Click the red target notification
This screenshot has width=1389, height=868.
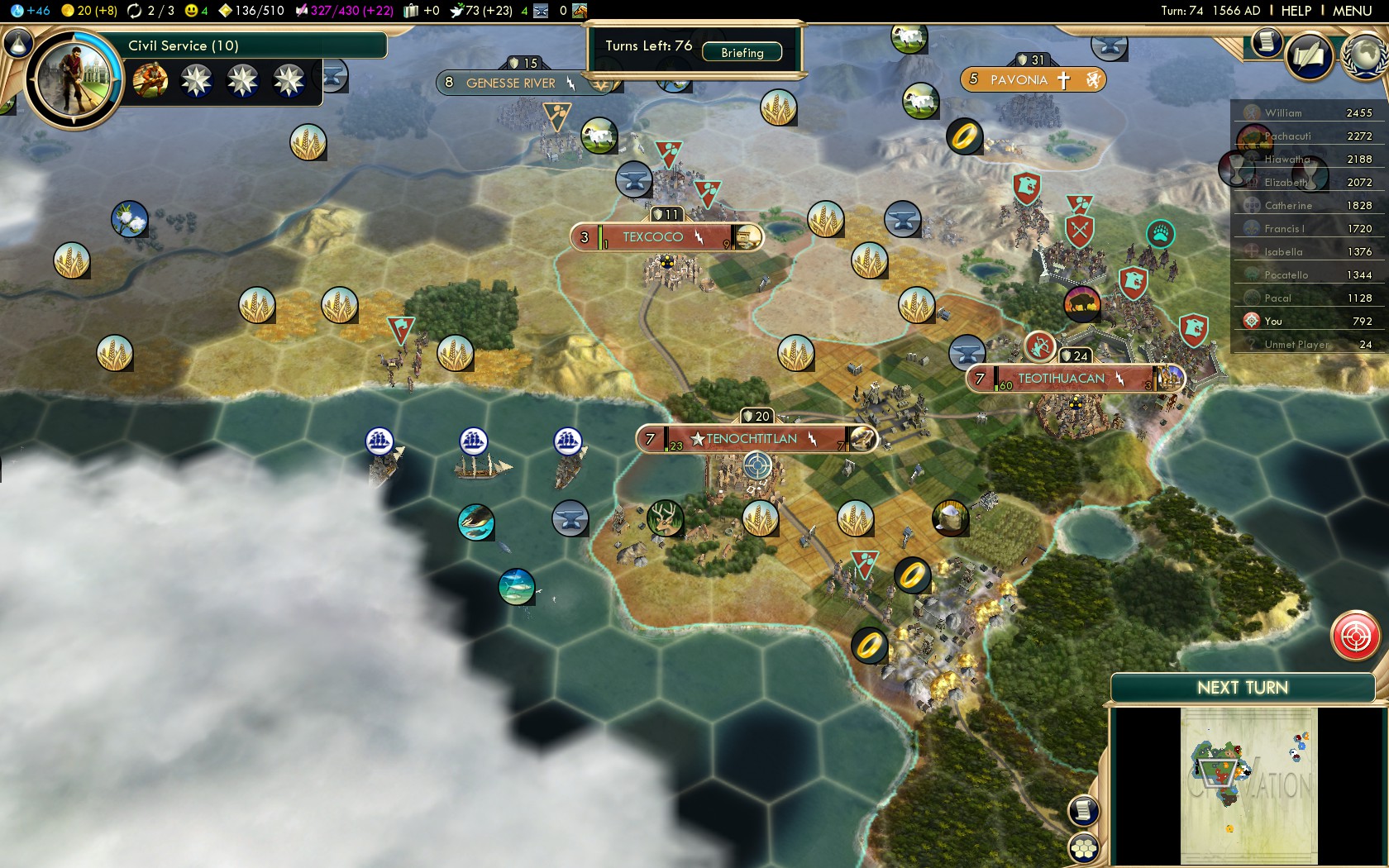click(1355, 636)
